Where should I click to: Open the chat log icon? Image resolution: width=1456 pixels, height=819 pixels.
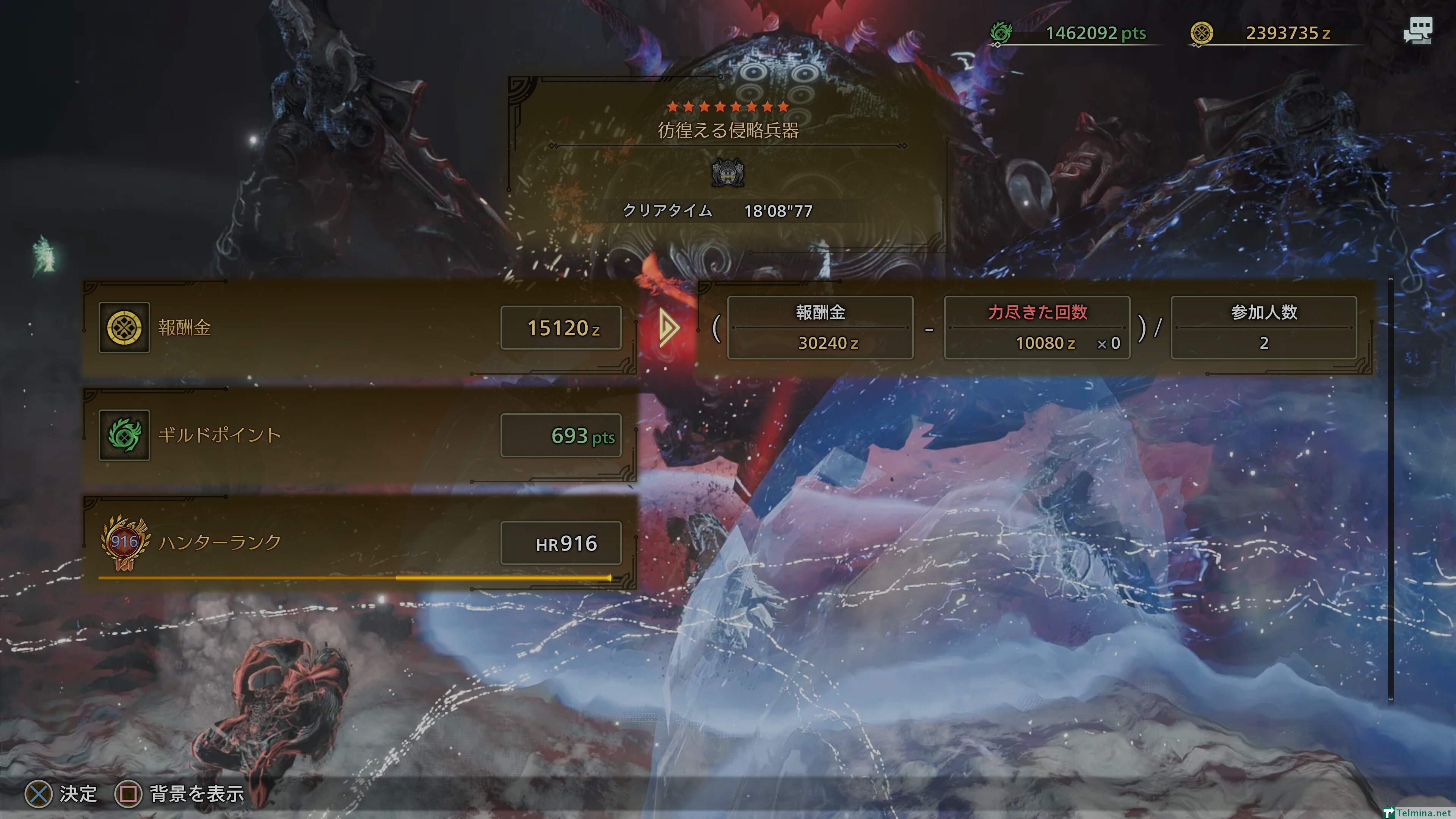click(x=1417, y=30)
